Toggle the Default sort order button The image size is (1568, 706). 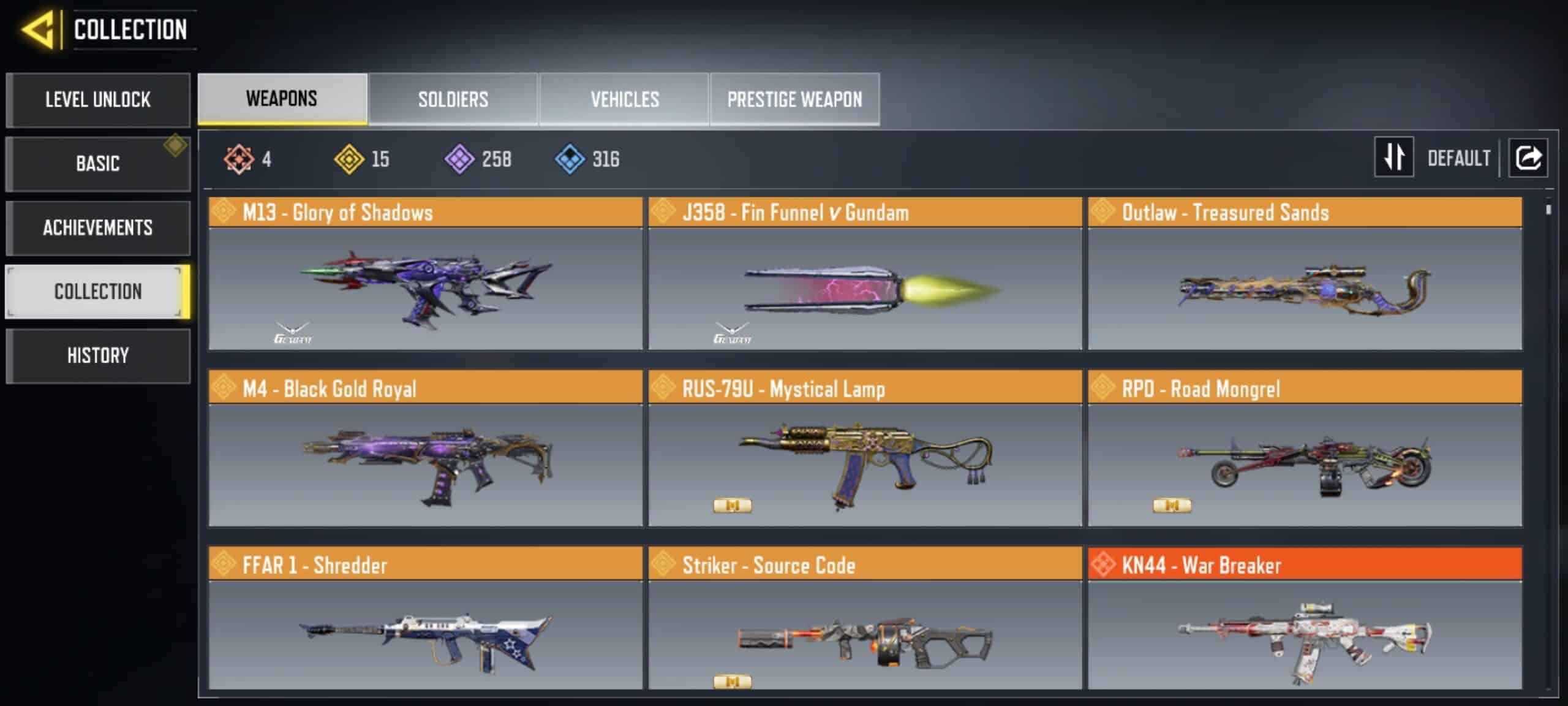tap(1394, 158)
